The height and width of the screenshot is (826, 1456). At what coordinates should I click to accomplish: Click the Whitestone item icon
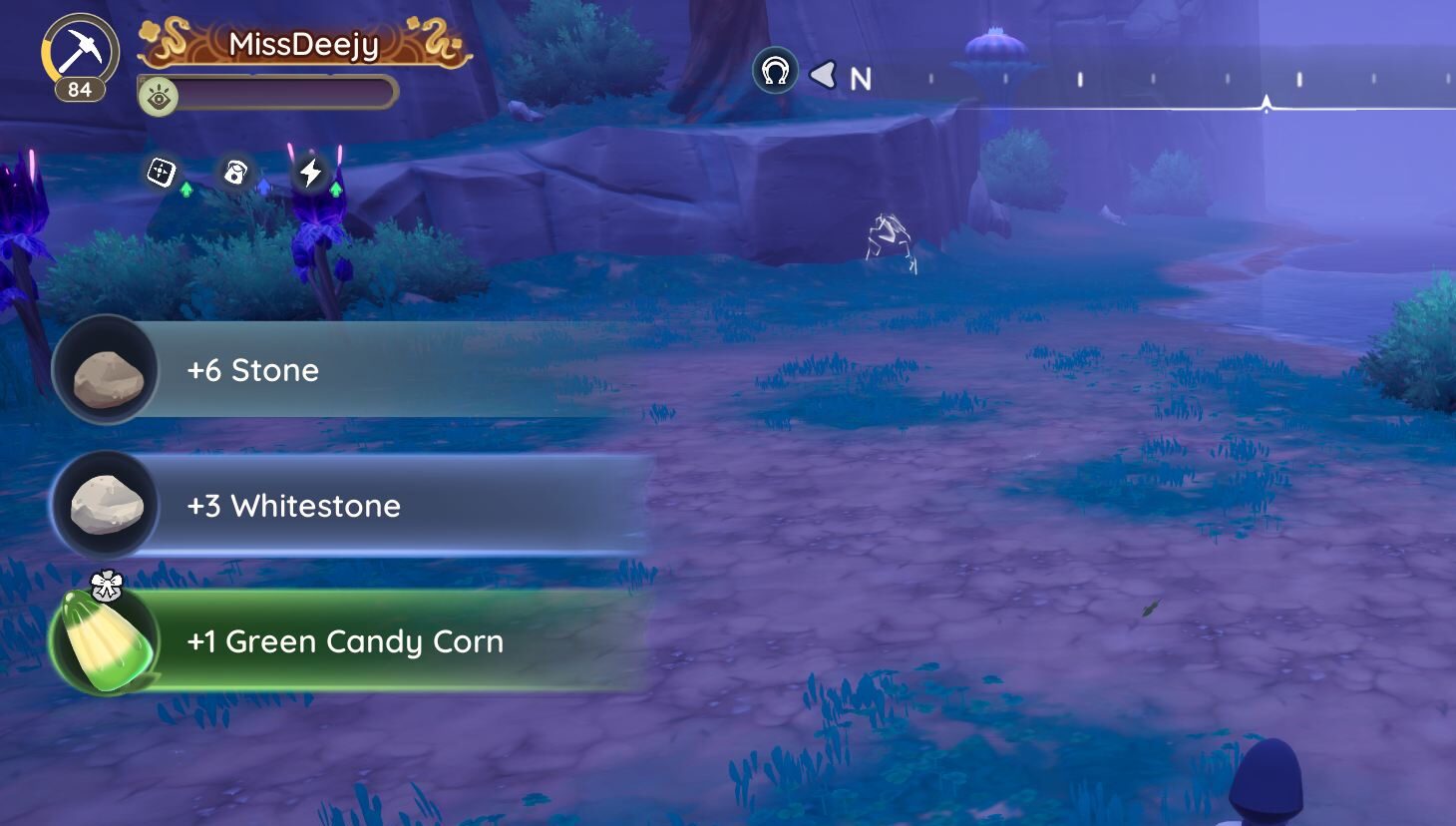click(106, 506)
